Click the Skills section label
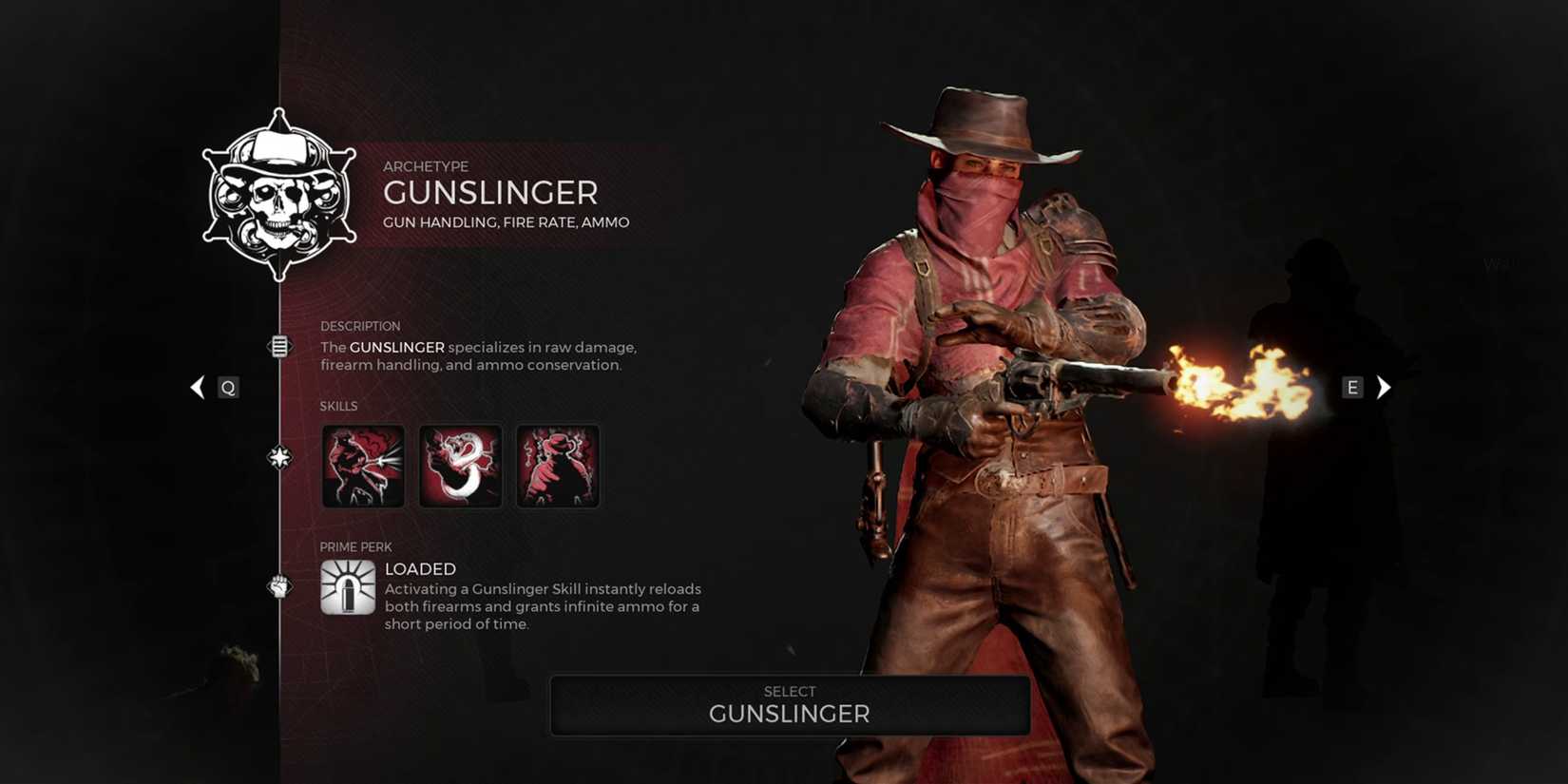This screenshot has height=784, width=1568. coord(336,406)
